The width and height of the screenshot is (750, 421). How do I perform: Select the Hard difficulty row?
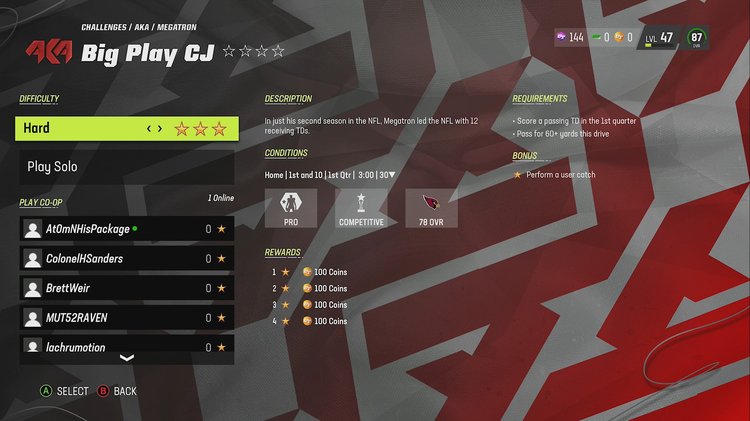[x=127, y=128]
